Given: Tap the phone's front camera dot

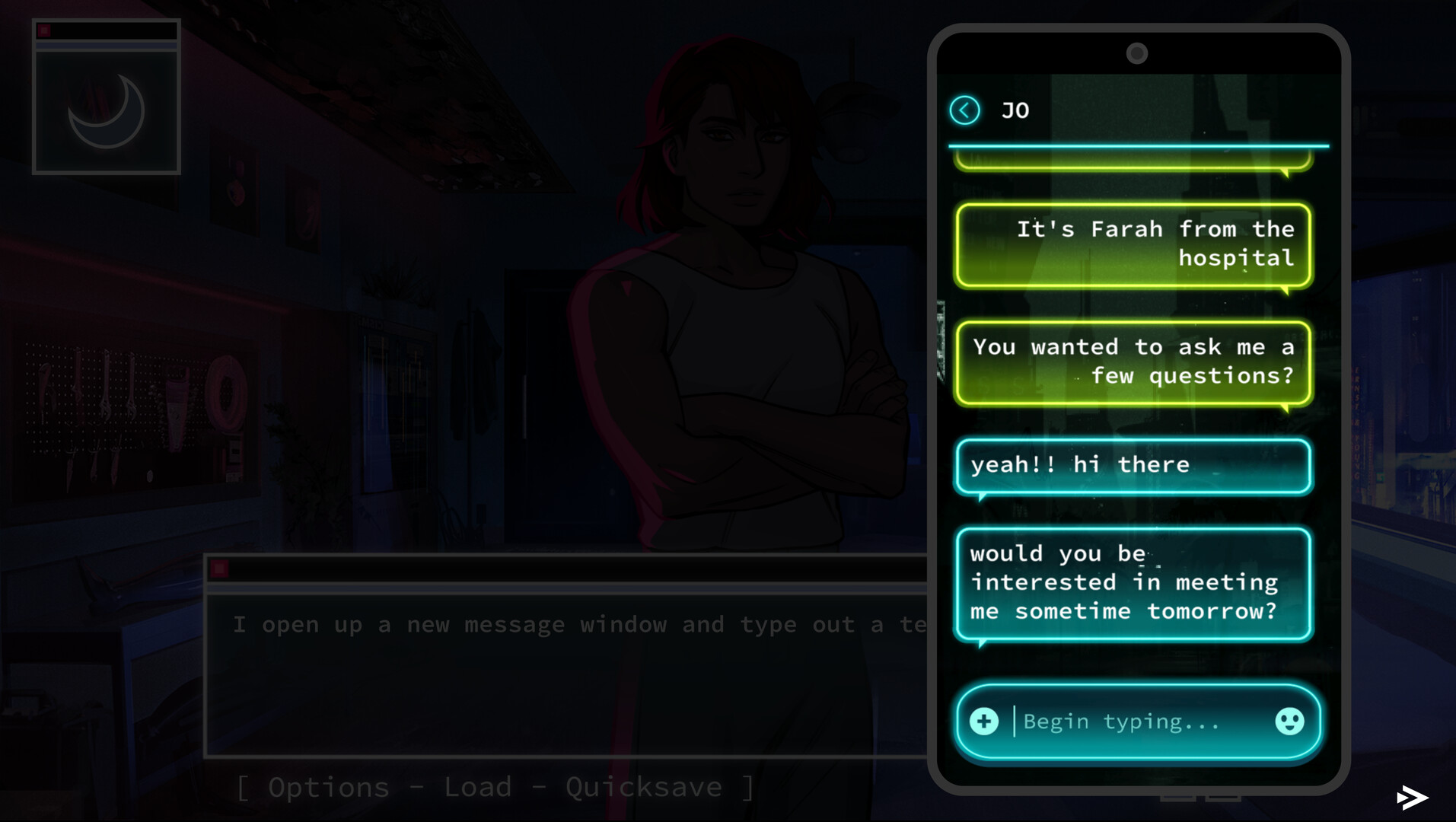Looking at the screenshot, I should tap(1136, 53).
